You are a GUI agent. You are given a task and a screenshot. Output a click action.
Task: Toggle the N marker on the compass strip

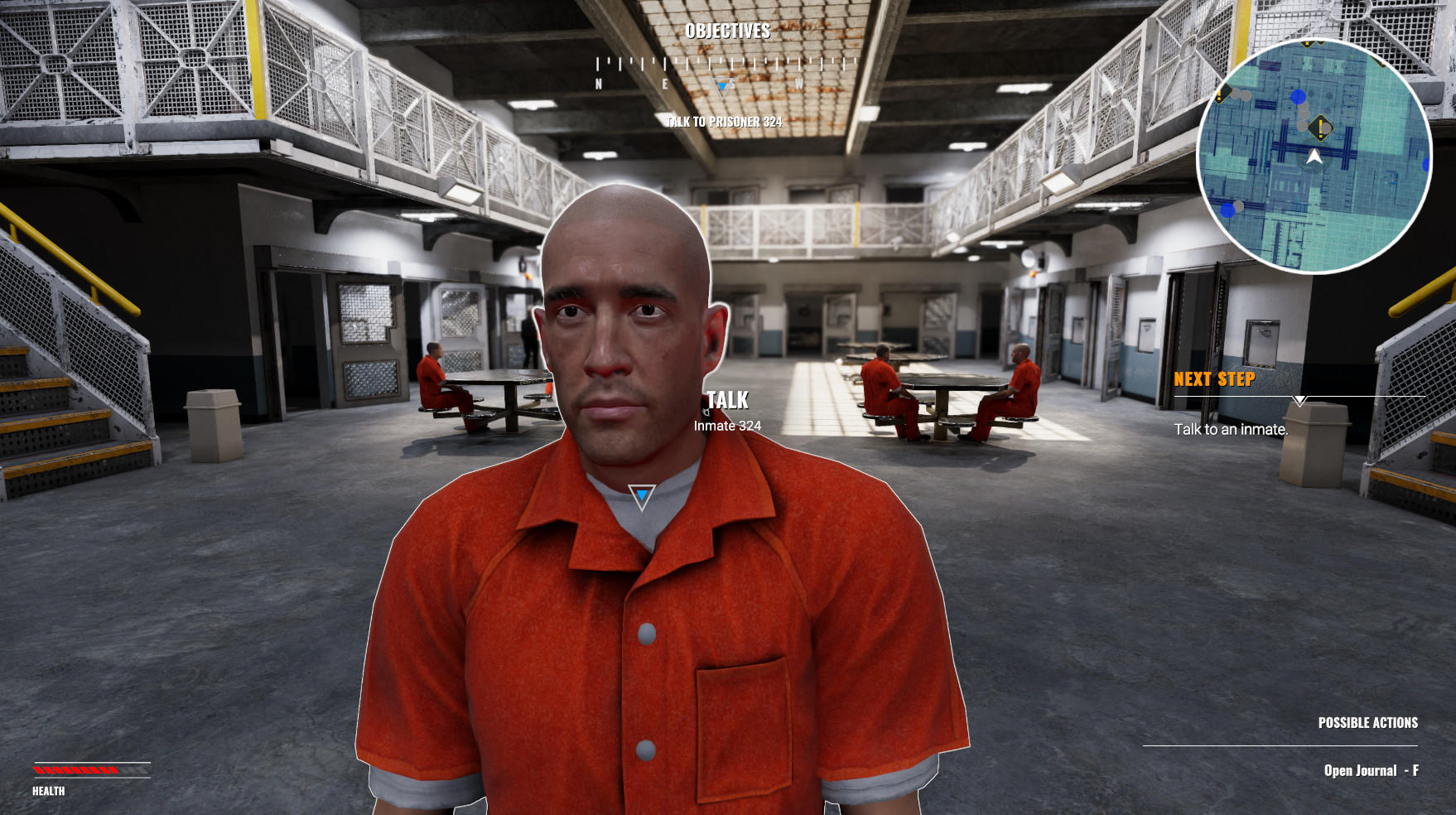[598, 82]
